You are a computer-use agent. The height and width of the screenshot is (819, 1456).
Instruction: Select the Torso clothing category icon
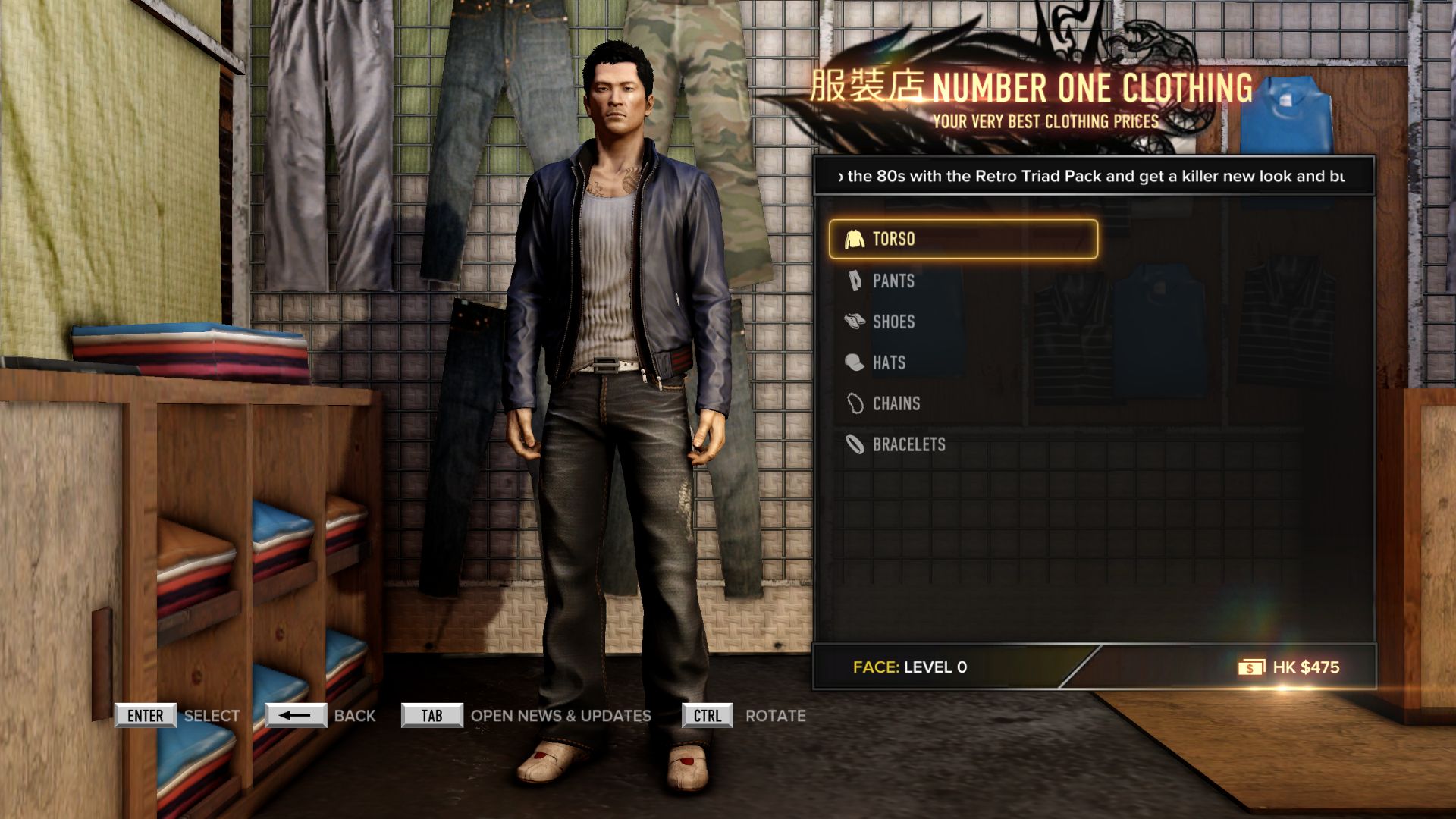[x=856, y=240]
